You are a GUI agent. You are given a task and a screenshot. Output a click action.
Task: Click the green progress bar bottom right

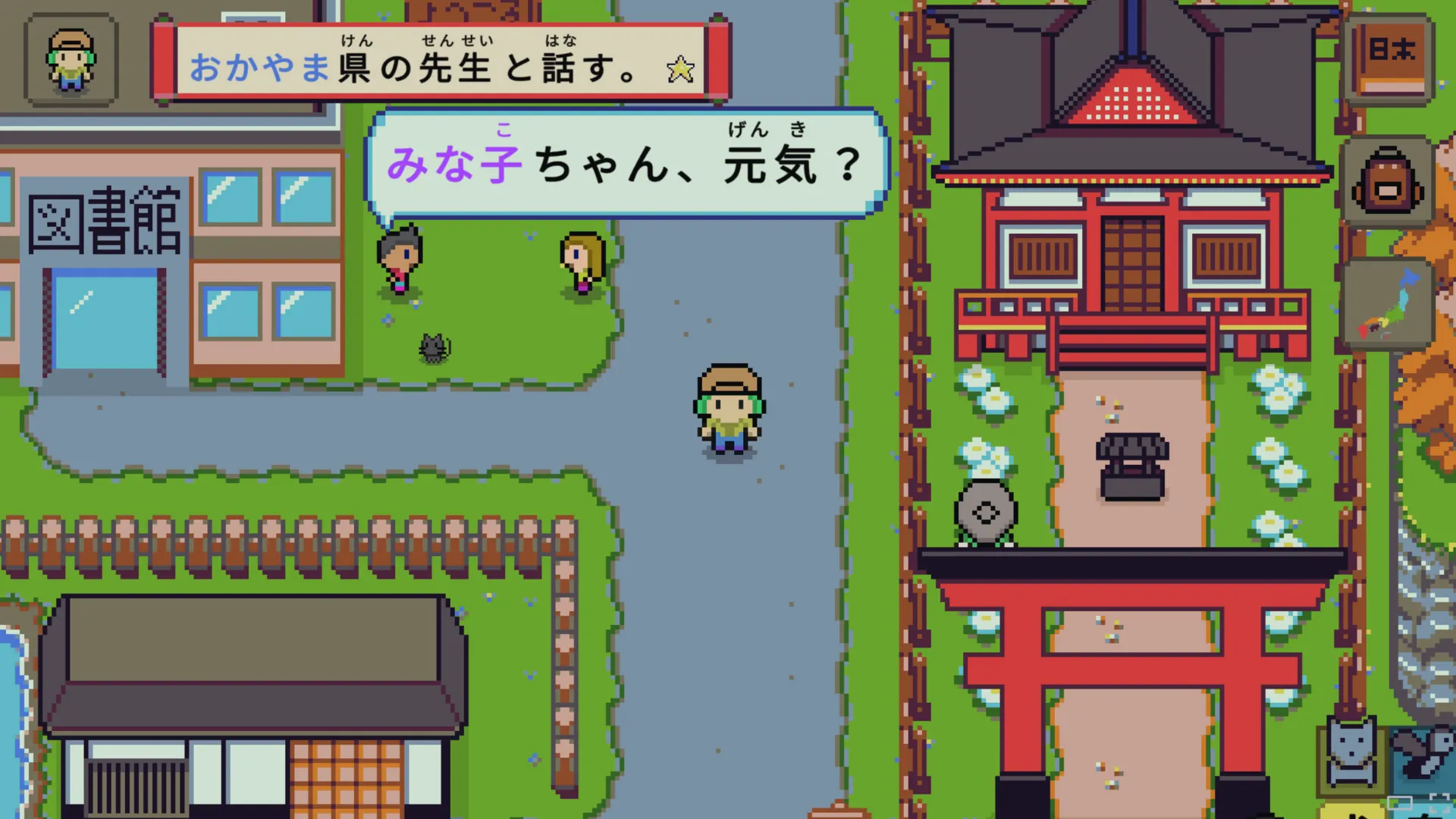[x=1400, y=804]
